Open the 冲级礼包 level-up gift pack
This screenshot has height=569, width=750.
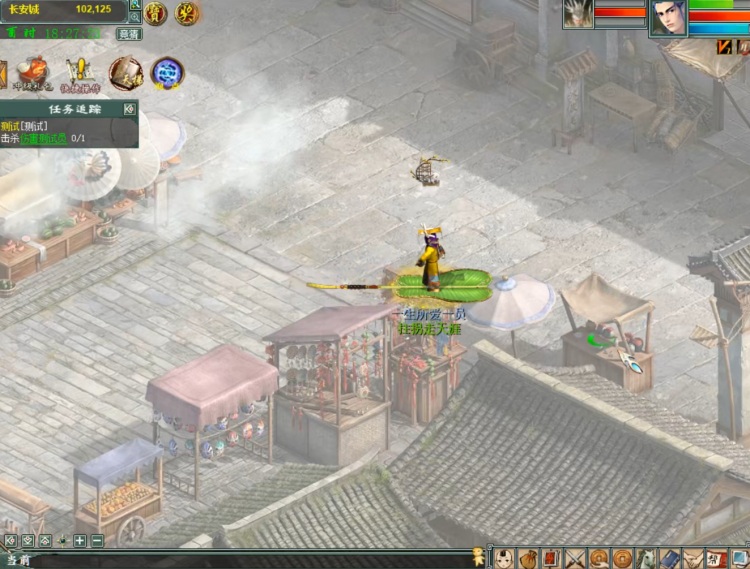34,71
